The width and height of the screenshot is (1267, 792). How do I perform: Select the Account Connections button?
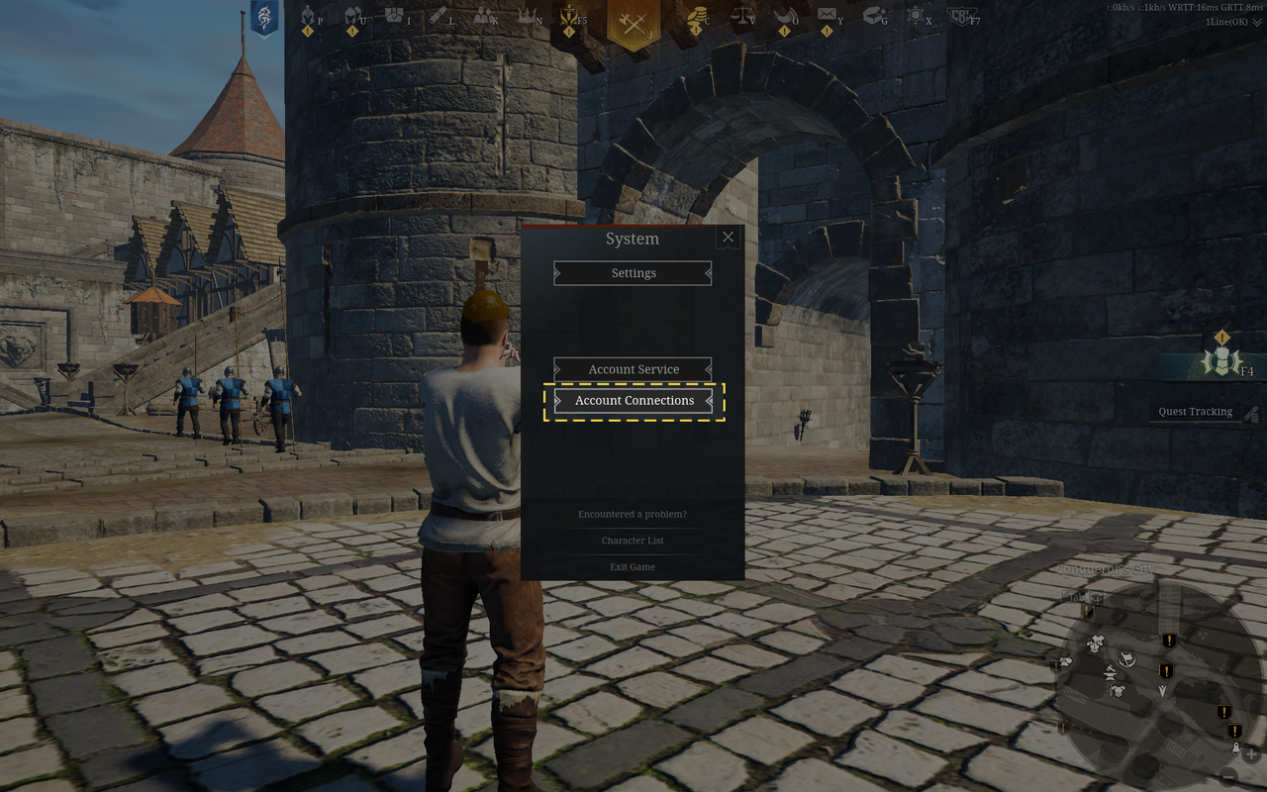pyautogui.click(x=633, y=401)
